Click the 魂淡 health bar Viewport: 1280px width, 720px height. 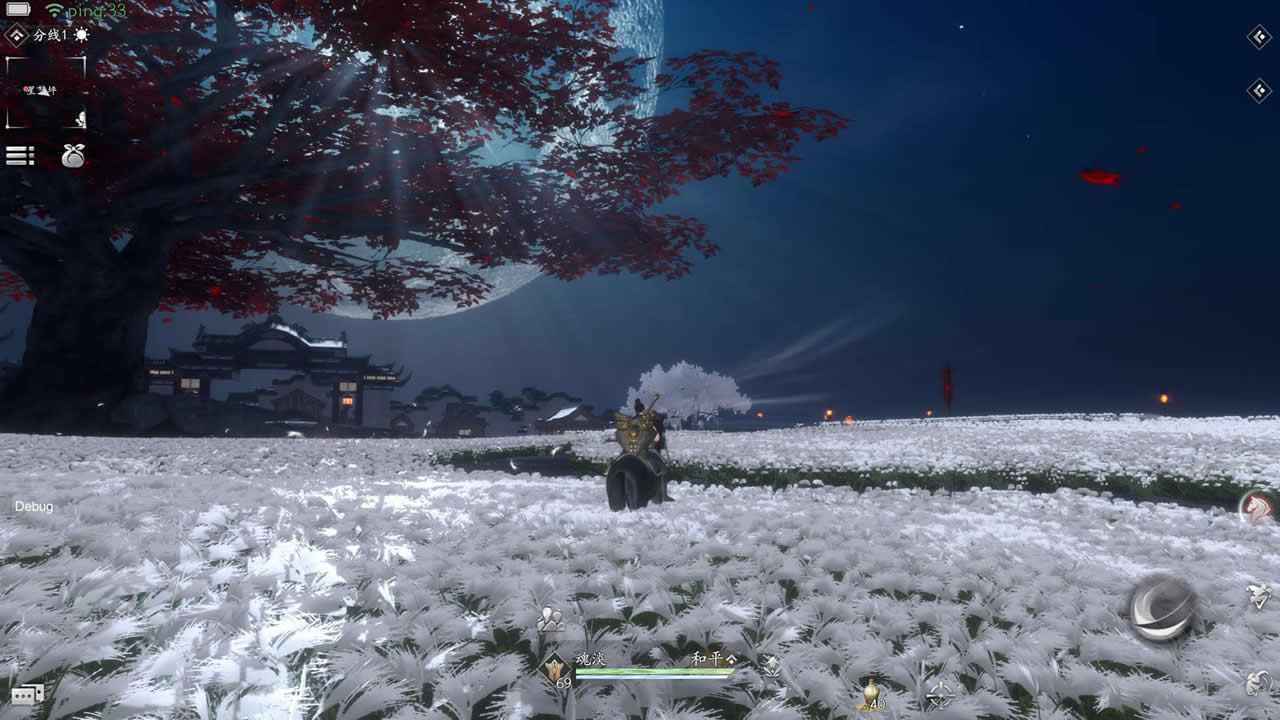pyautogui.click(x=650, y=672)
